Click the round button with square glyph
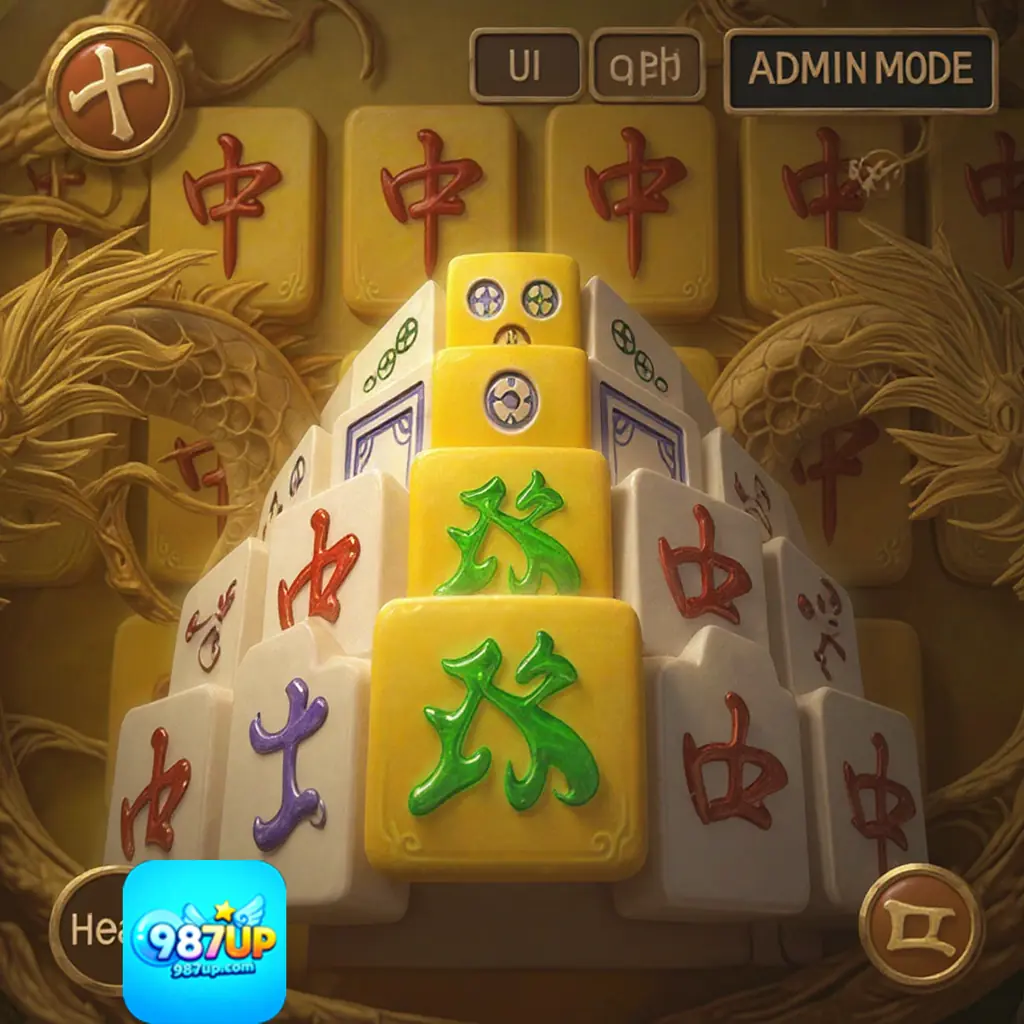The image size is (1024, 1024). click(920, 925)
